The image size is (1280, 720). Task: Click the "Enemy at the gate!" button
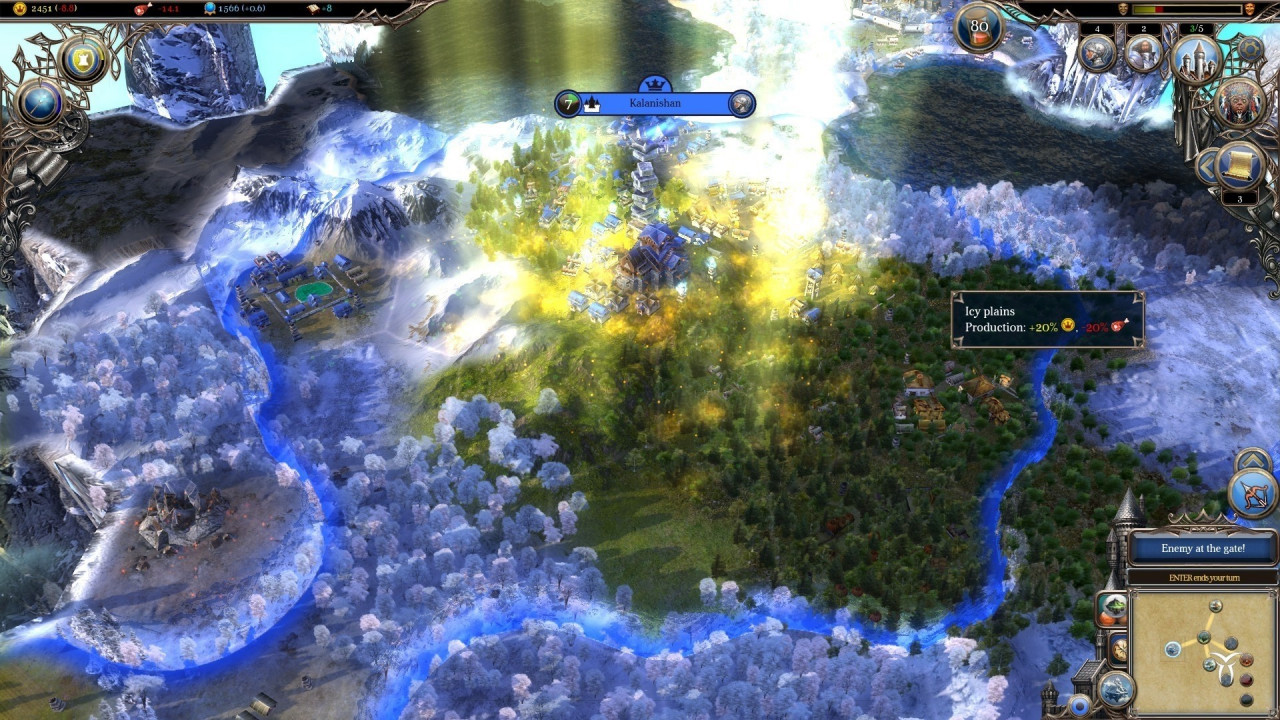(x=1203, y=548)
